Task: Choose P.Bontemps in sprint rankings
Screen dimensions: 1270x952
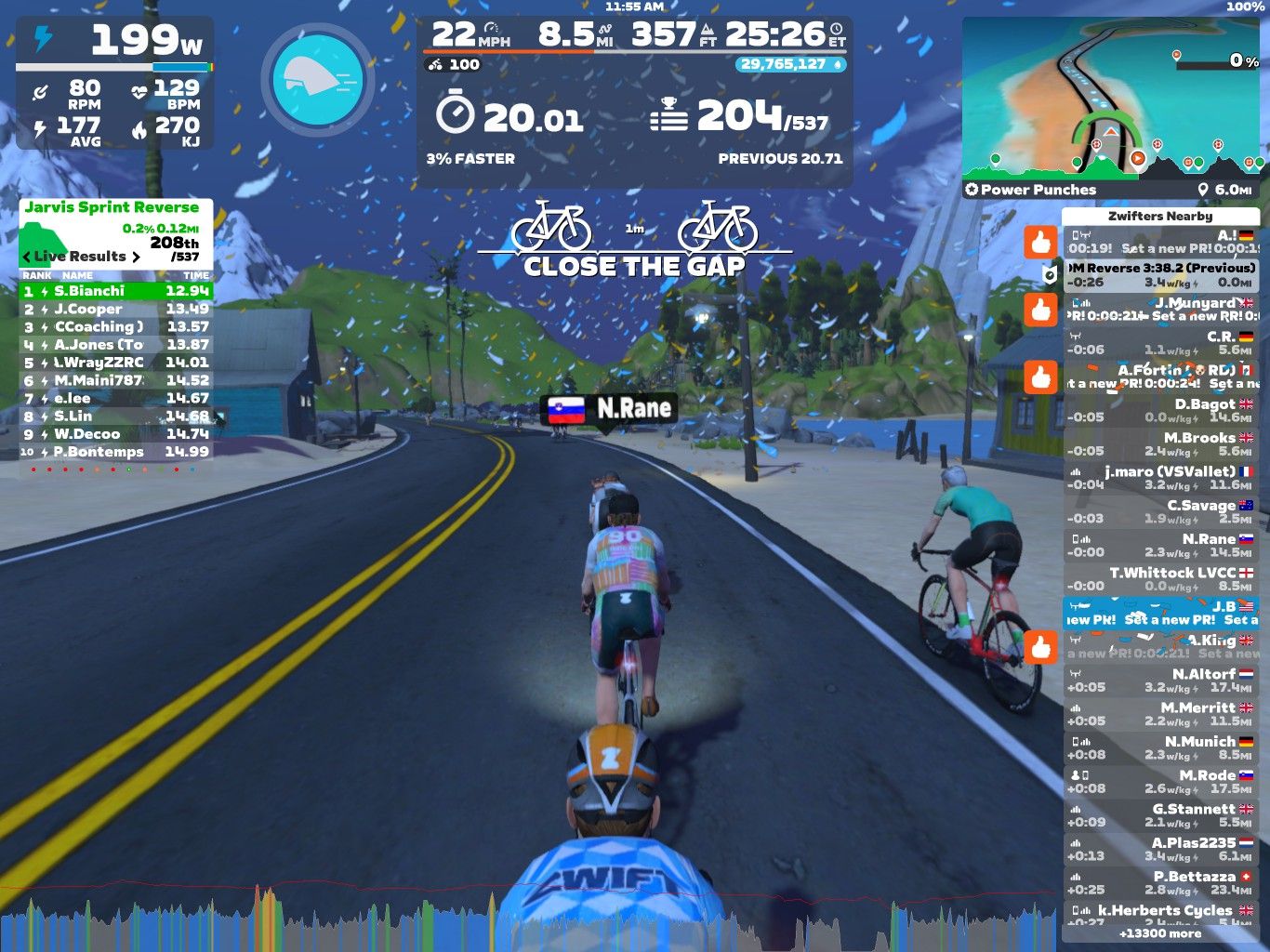Action: tap(116, 452)
